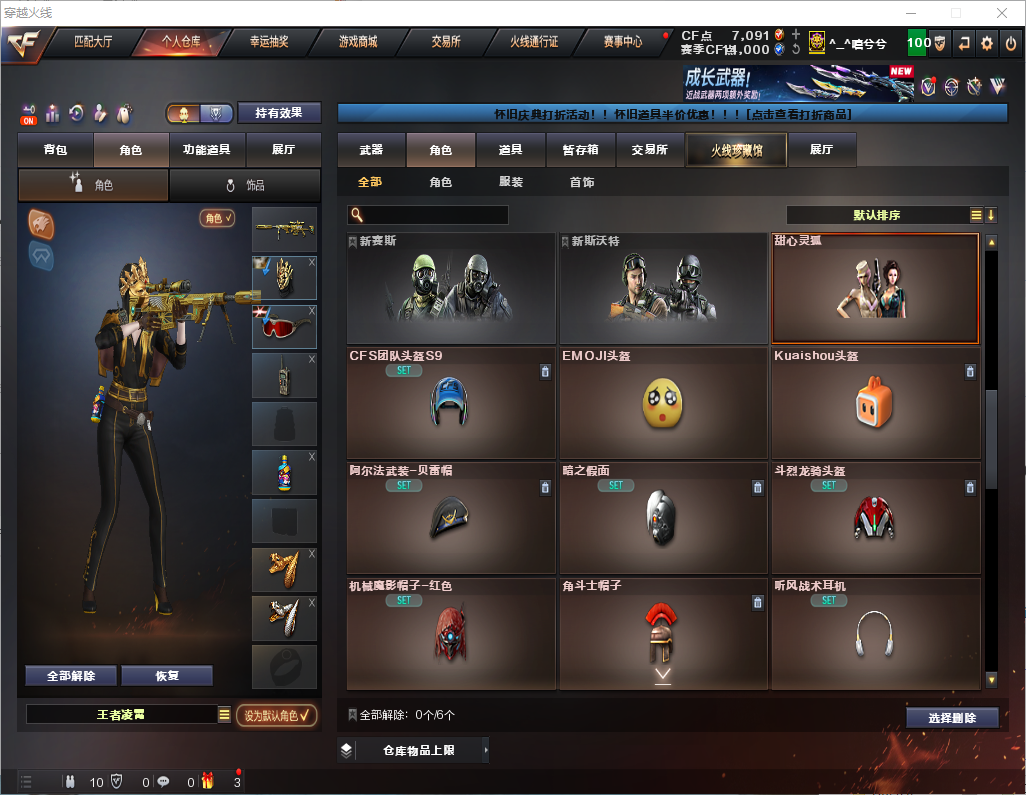The image size is (1026, 795).
Task: Select the 听风战术耳机 headset item
Action: tap(875, 634)
